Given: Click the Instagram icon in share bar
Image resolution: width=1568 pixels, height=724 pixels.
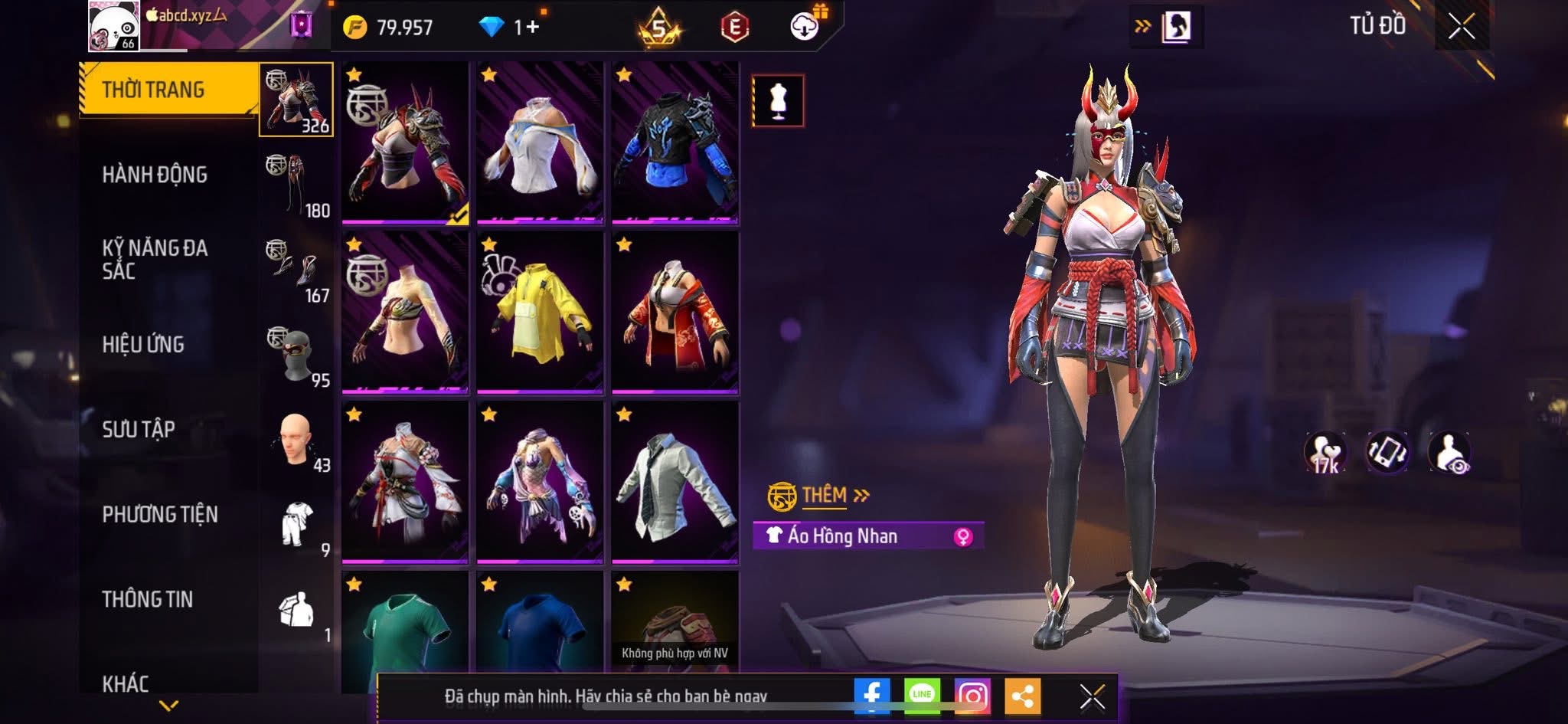Looking at the screenshot, I should point(972,696).
